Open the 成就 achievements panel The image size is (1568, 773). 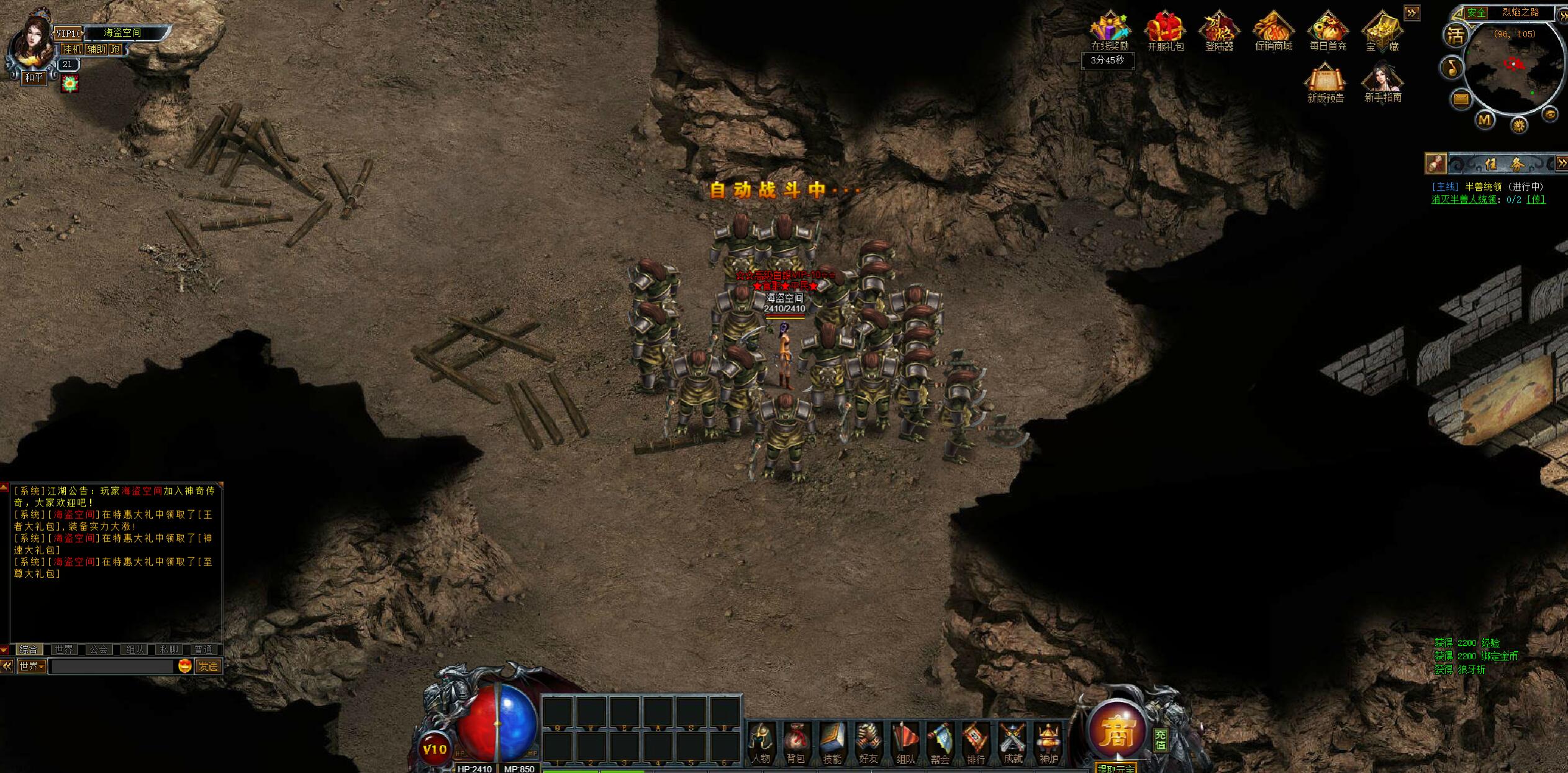(1013, 743)
